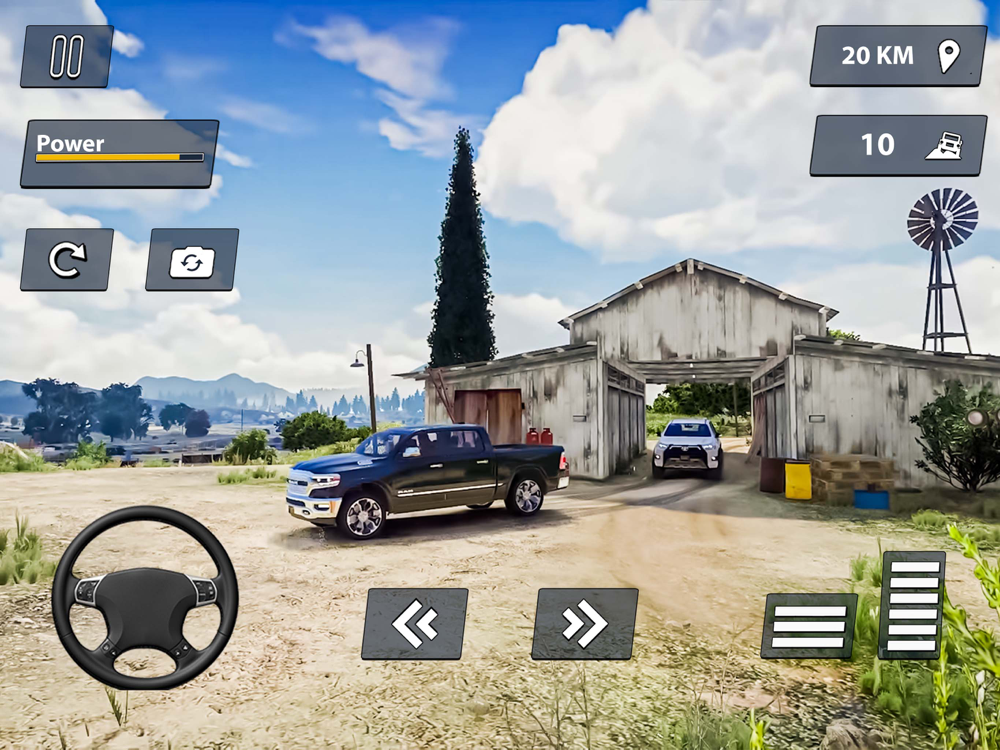This screenshot has width=1000, height=750.
Task: Switch camera view with the camera icon
Action: (x=192, y=260)
